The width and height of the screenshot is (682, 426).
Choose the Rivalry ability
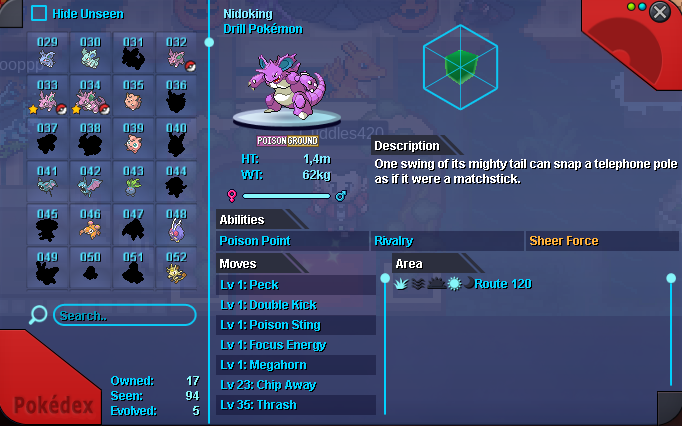[x=446, y=241]
